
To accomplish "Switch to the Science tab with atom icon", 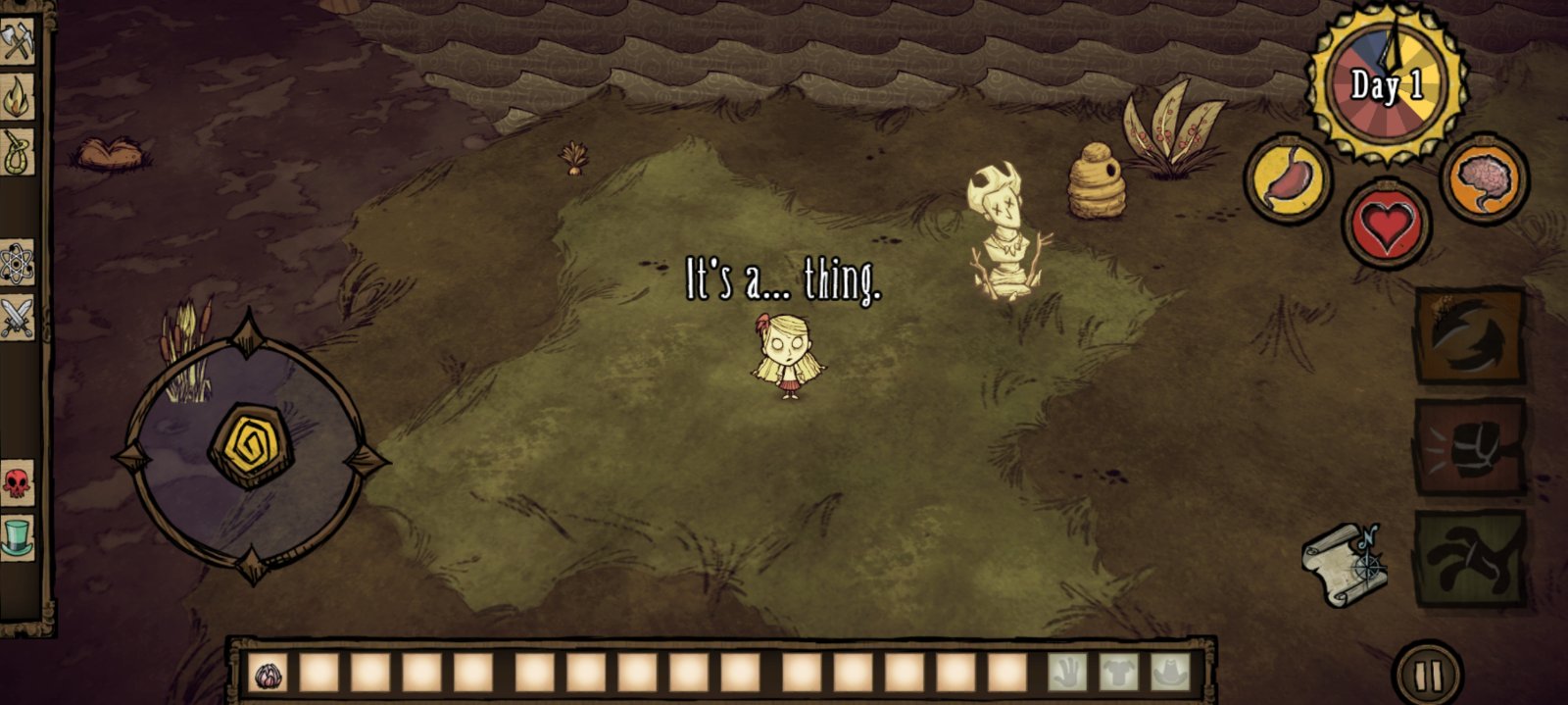I will coord(17,264).
